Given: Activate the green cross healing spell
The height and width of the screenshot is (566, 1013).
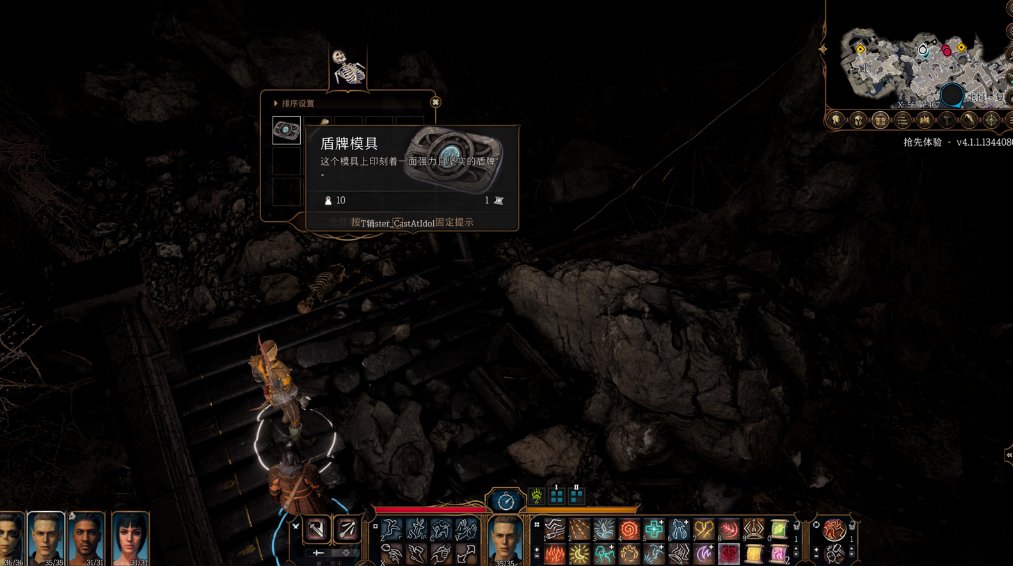Looking at the screenshot, I should pyautogui.click(x=654, y=530).
